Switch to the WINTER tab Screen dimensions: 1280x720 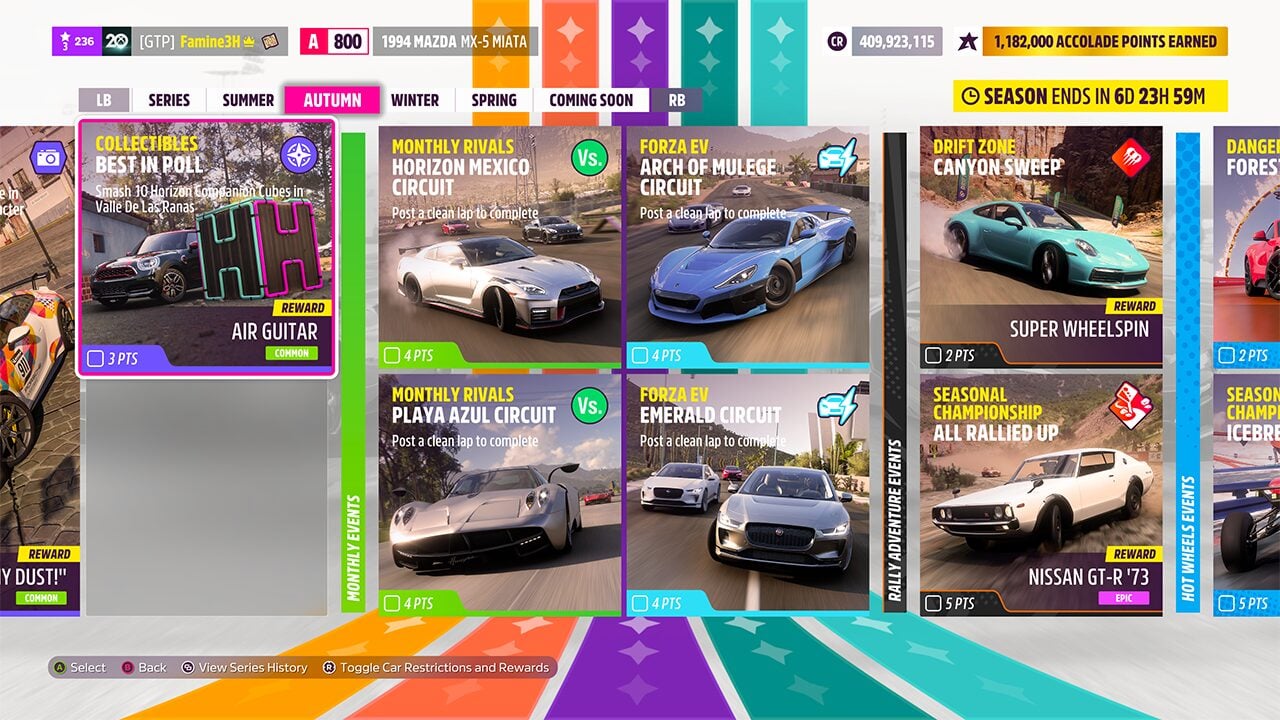(x=414, y=100)
